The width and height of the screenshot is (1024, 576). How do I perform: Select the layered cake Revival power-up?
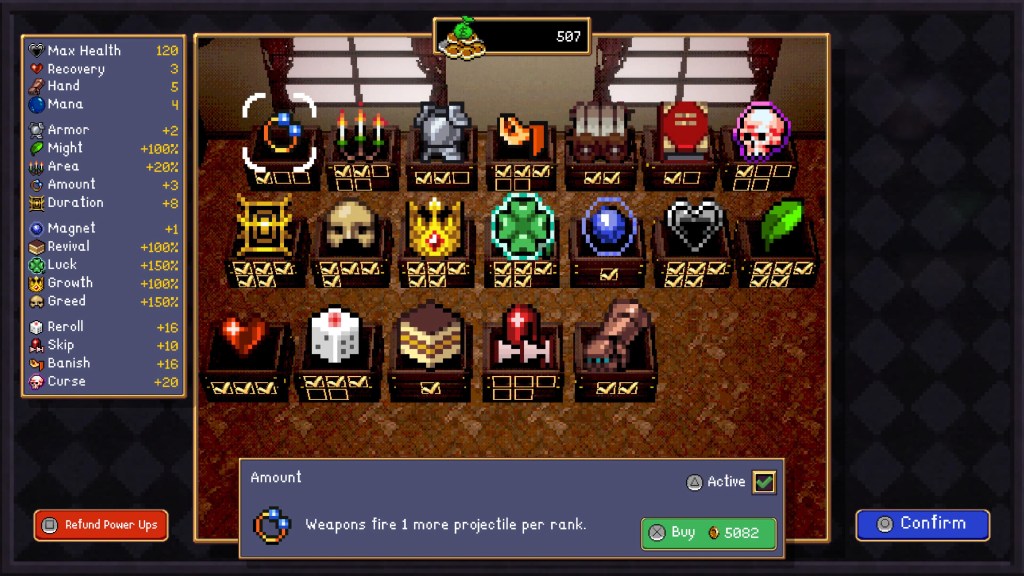429,340
